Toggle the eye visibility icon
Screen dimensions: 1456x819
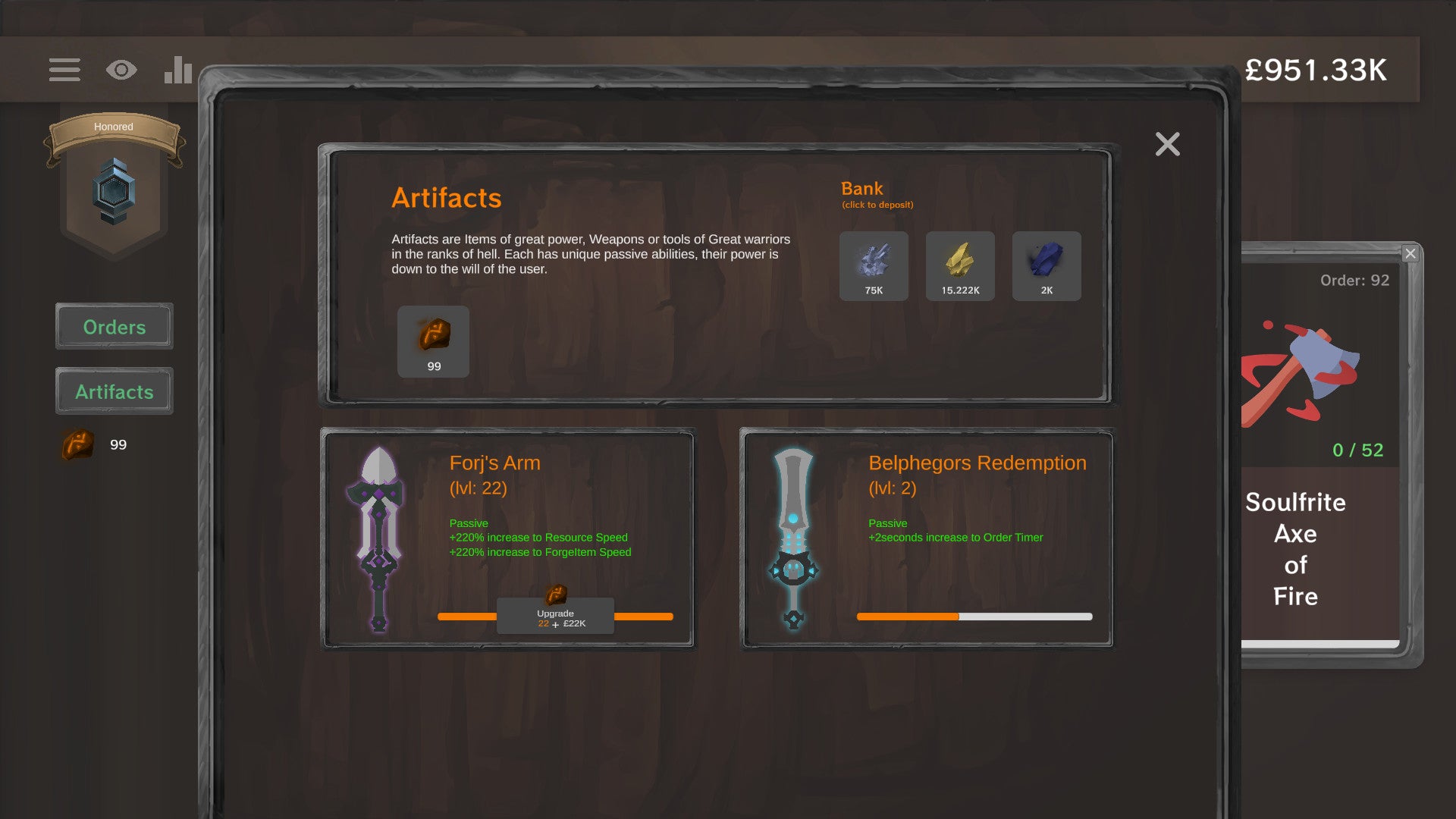point(121,70)
